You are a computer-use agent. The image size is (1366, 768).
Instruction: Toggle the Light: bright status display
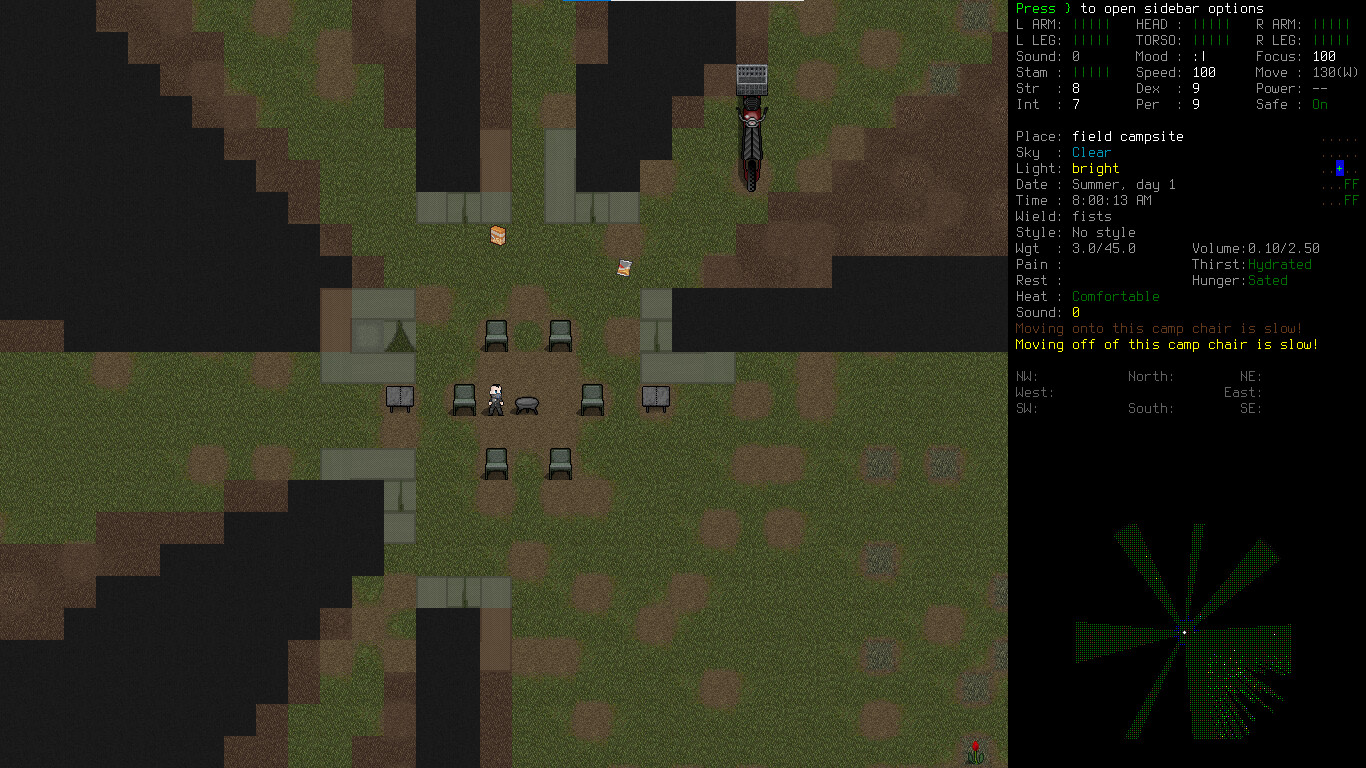(1095, 168)
